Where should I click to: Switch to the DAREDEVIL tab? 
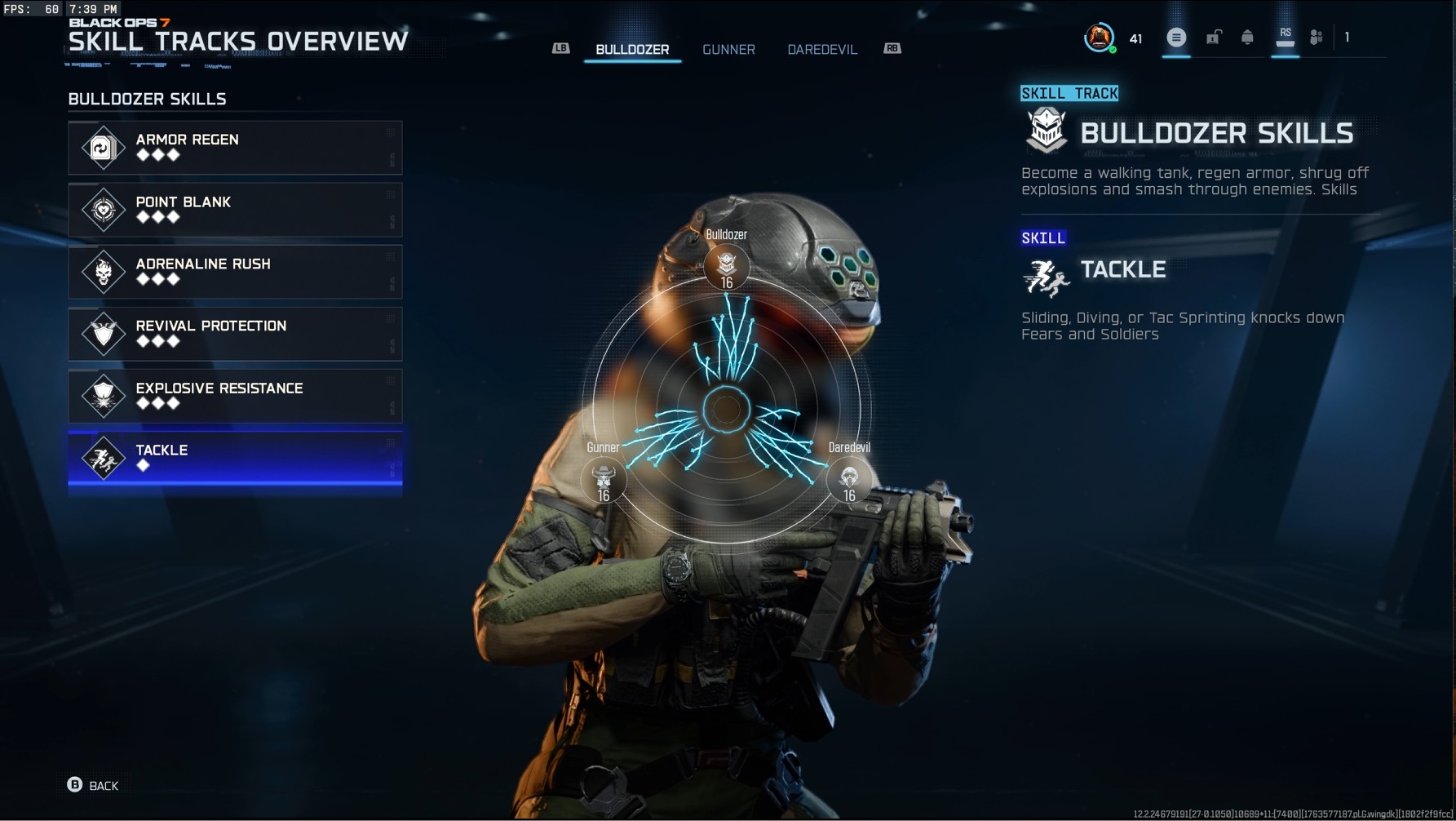coord(821,49)
